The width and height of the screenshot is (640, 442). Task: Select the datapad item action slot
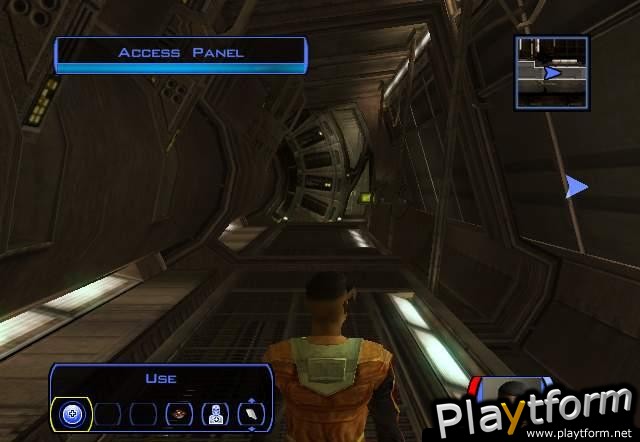(x=251, y=413)
